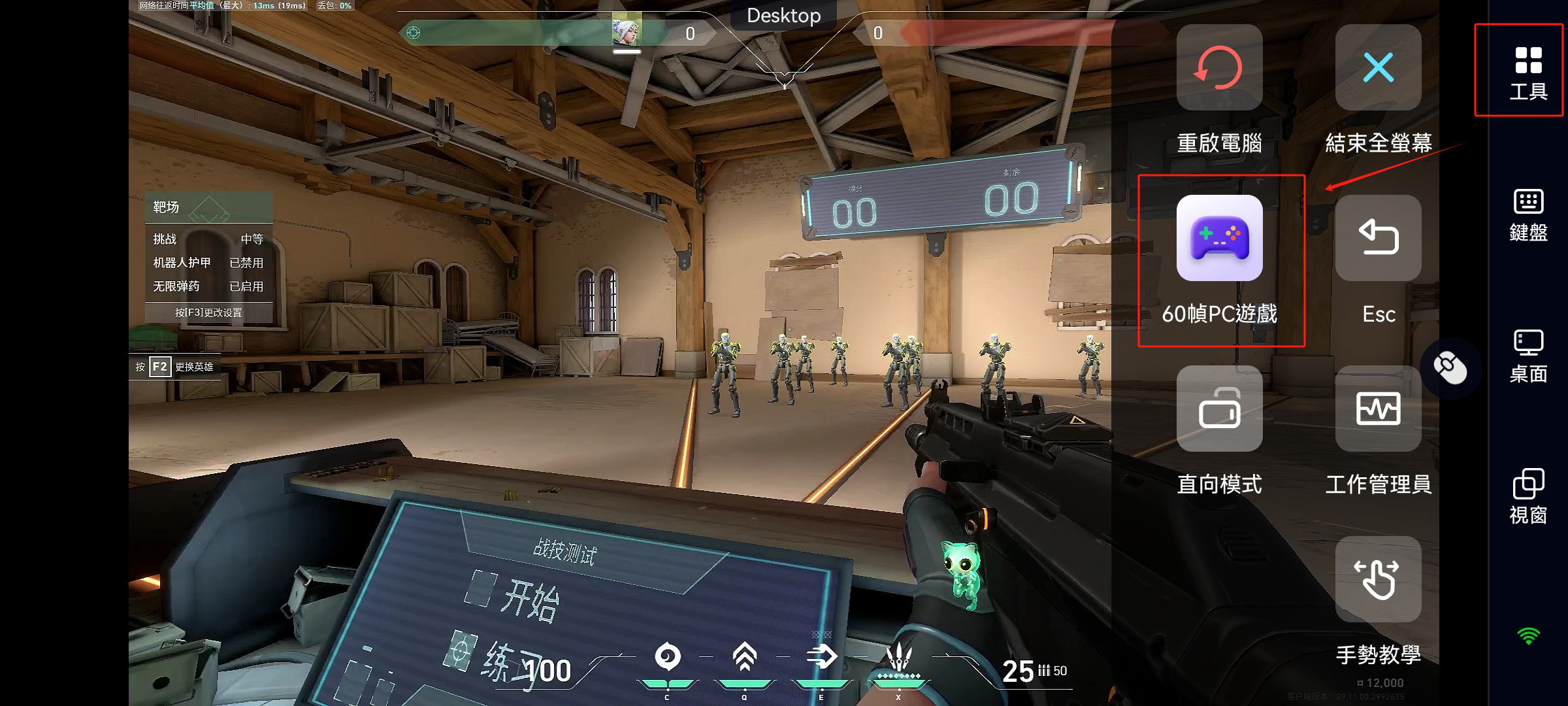Screen dimensions: 1568x706
Task: Launch the 60幀PC遊戲 mode
Action: 1219,239
